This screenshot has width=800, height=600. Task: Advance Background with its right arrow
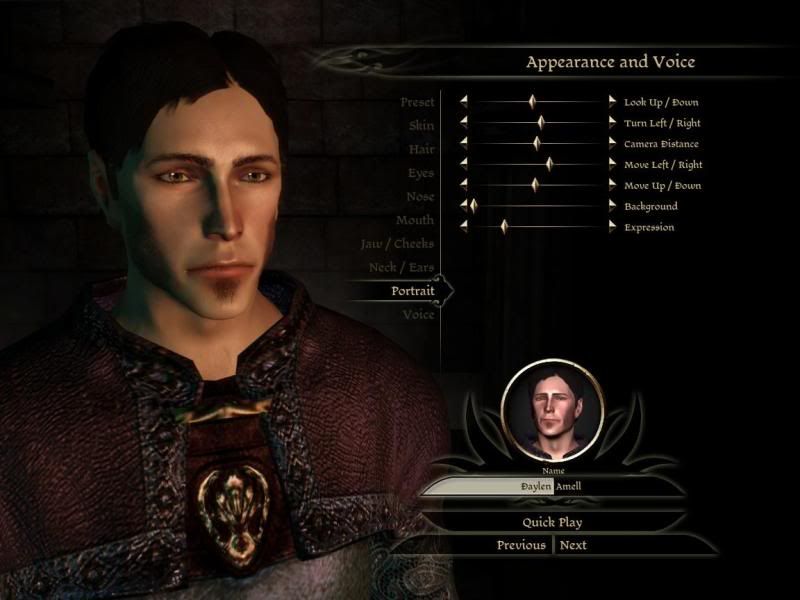click(x=613, y=206)
